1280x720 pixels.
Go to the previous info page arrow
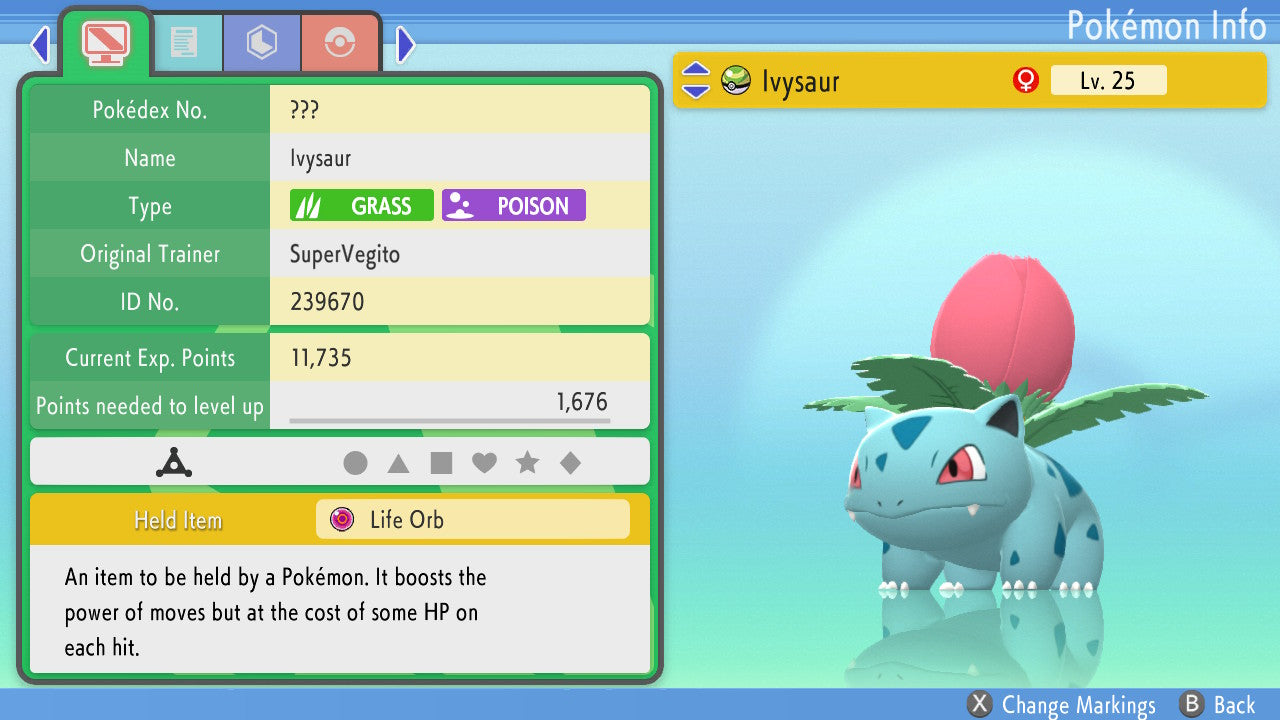(40, 44)
